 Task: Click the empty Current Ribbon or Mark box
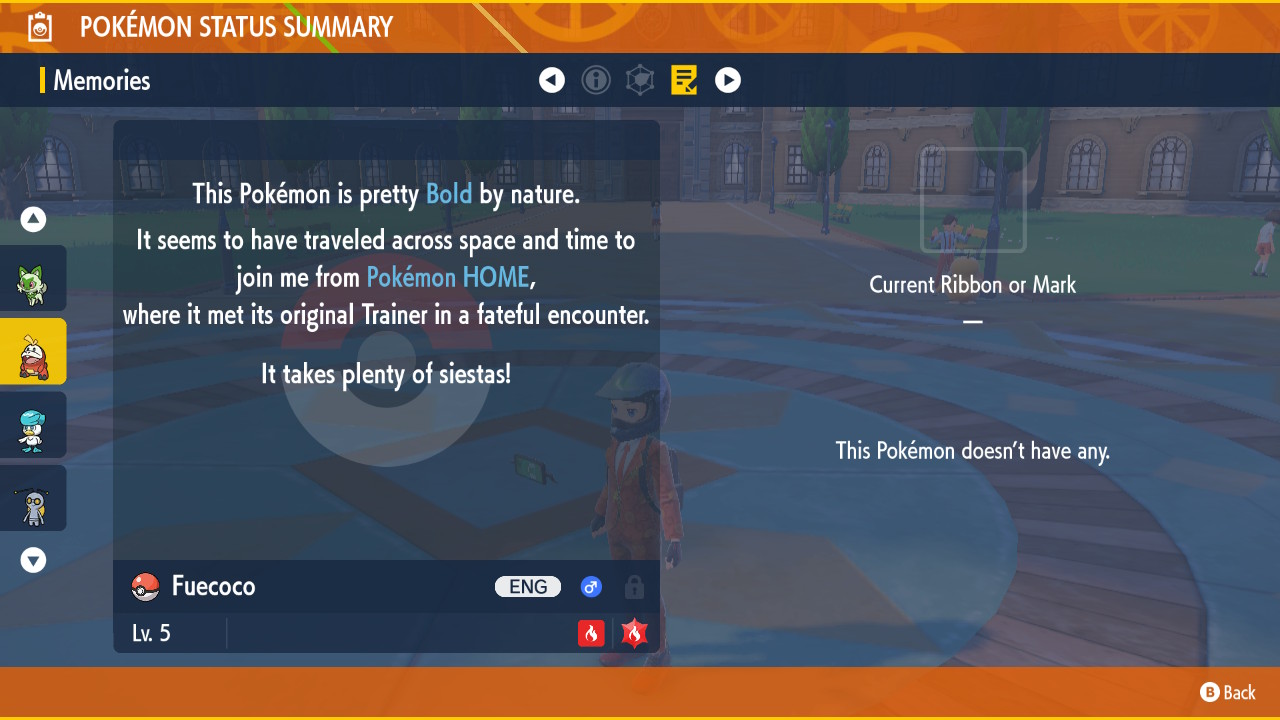click(973, 200)
